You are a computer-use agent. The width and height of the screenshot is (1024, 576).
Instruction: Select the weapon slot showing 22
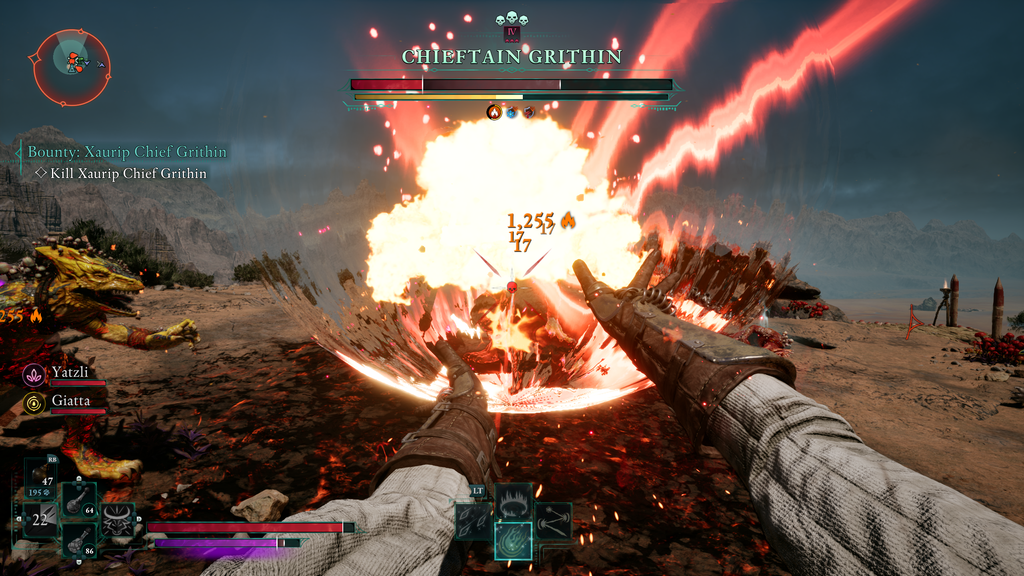coord(41,520)
